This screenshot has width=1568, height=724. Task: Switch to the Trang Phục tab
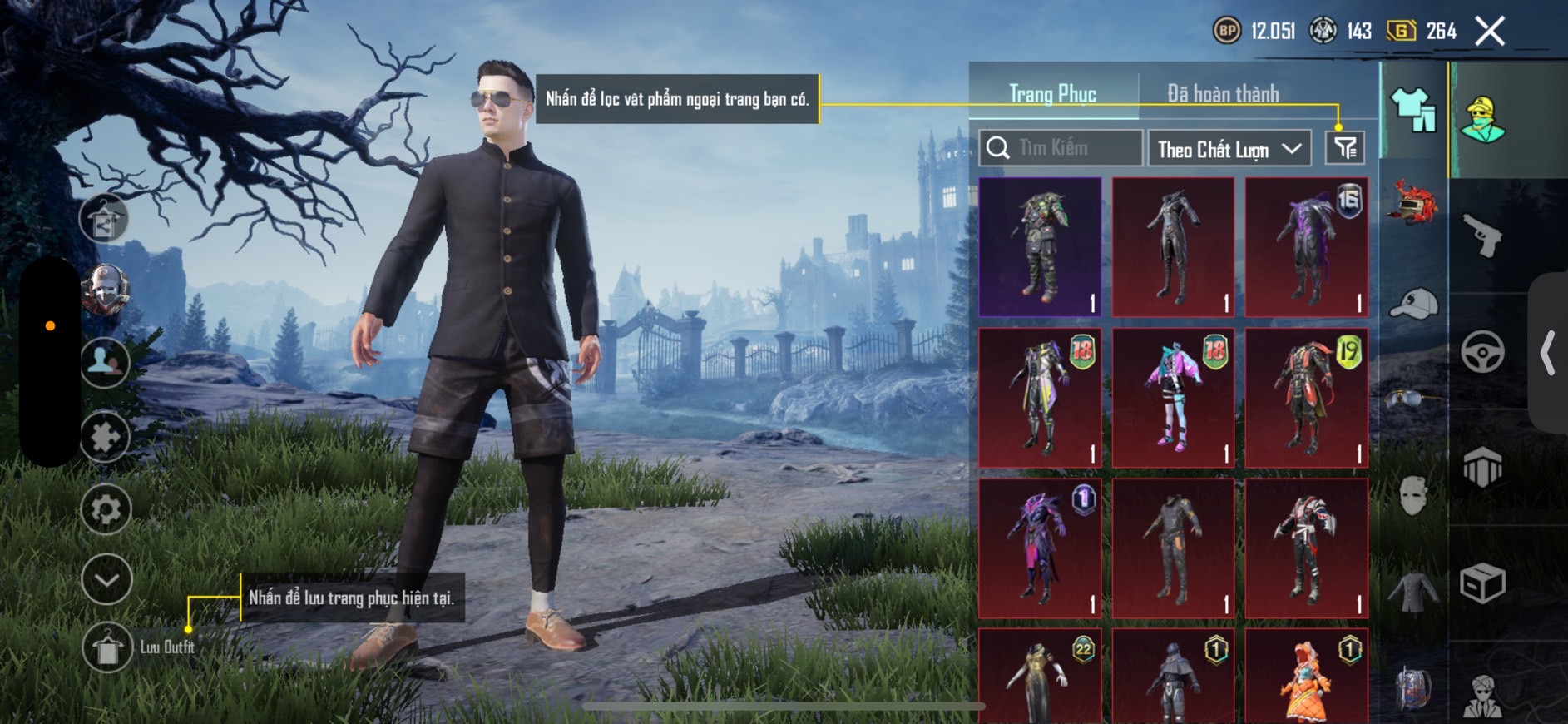[x=1052, y=94]
